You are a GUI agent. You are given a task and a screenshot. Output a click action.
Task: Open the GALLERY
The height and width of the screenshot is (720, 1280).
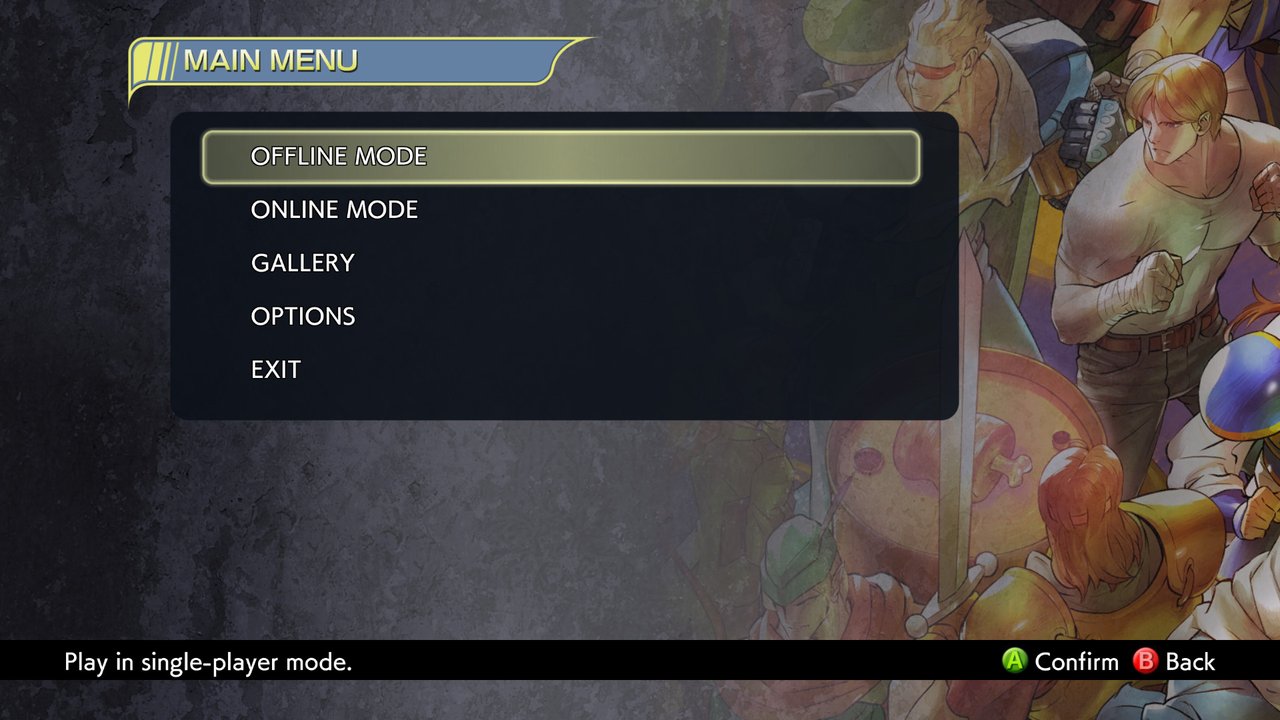(x=303, y=263)
